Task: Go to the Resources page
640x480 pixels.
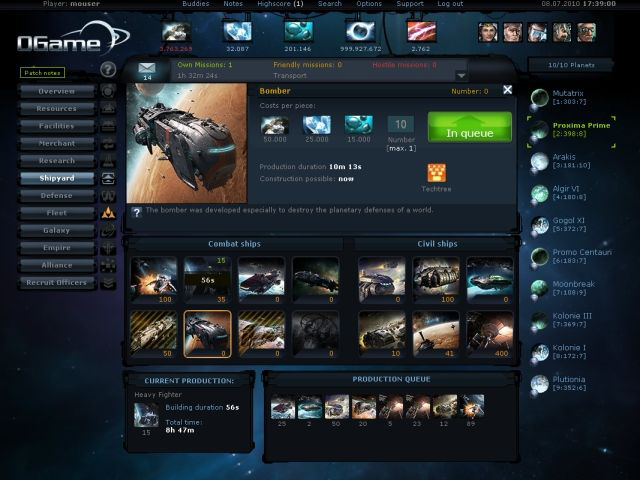Action: click(56, 108)
